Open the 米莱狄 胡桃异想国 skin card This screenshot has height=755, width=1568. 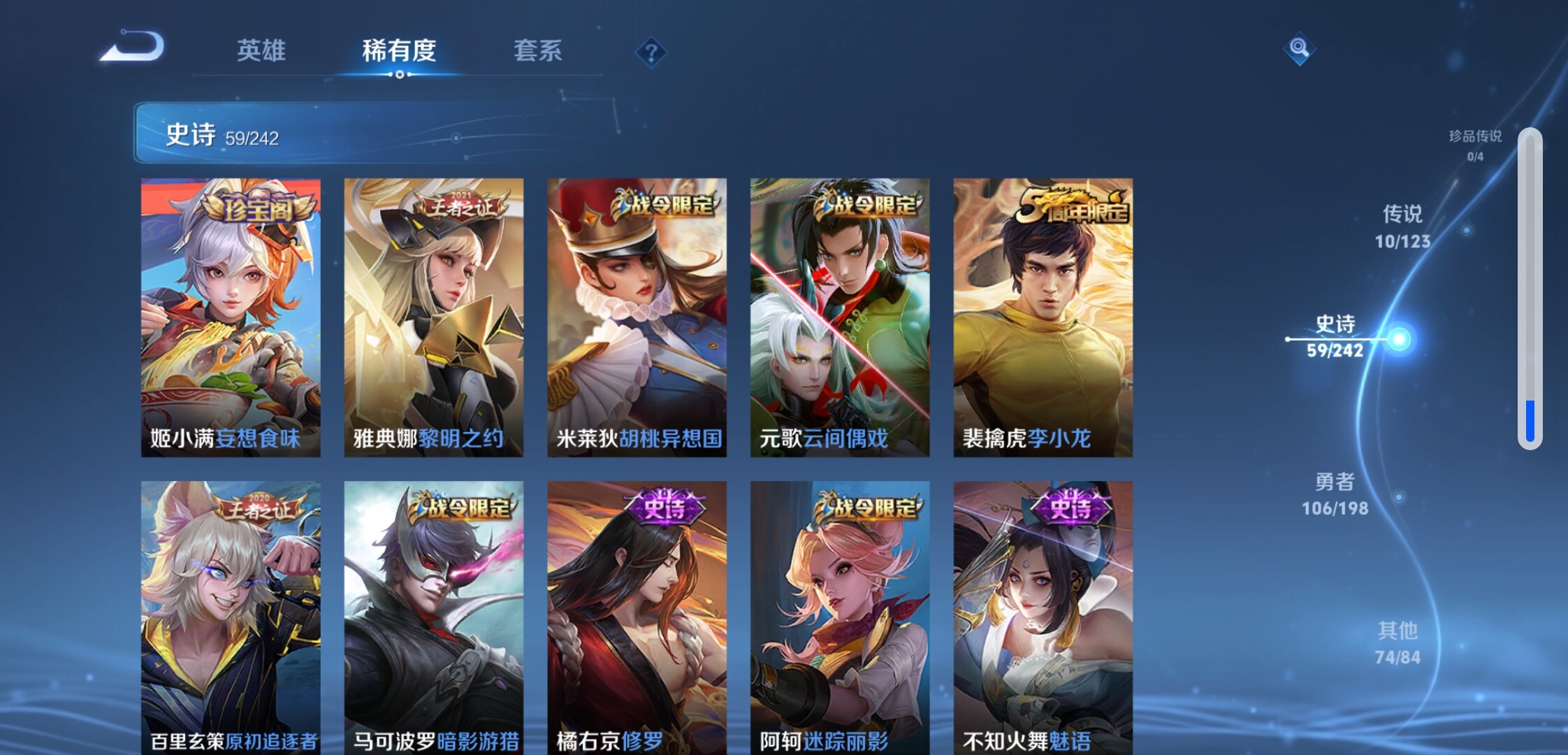click(637, 317)
